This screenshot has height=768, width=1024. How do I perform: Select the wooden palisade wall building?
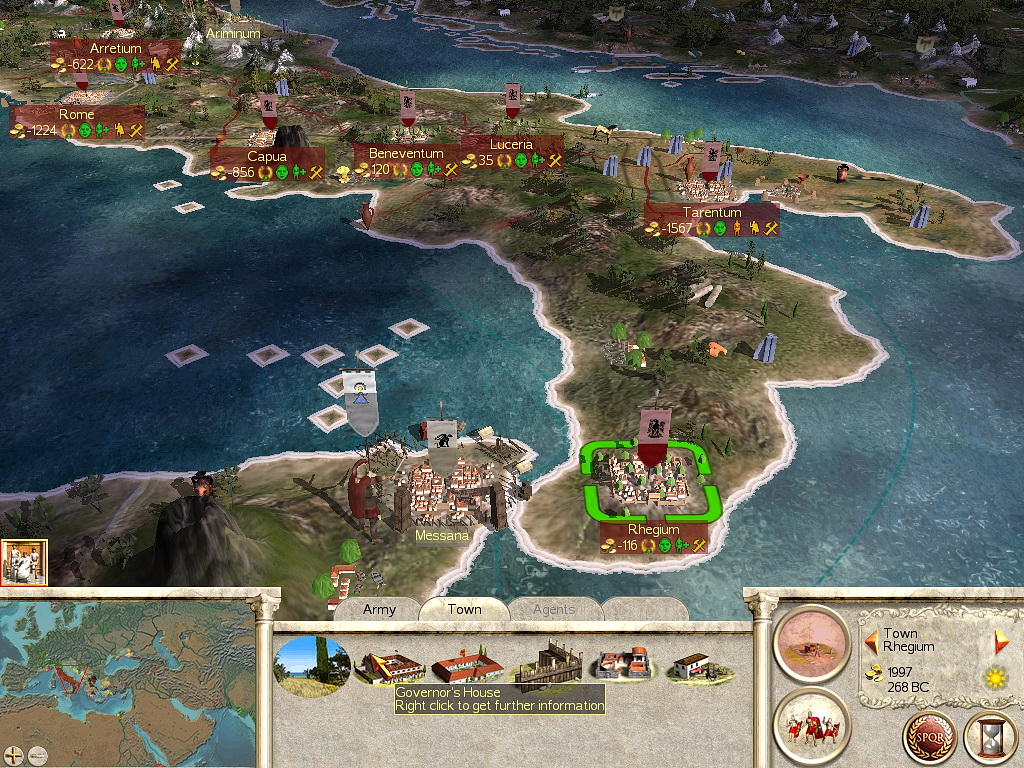pyautogui.click(x=545, y=665)
